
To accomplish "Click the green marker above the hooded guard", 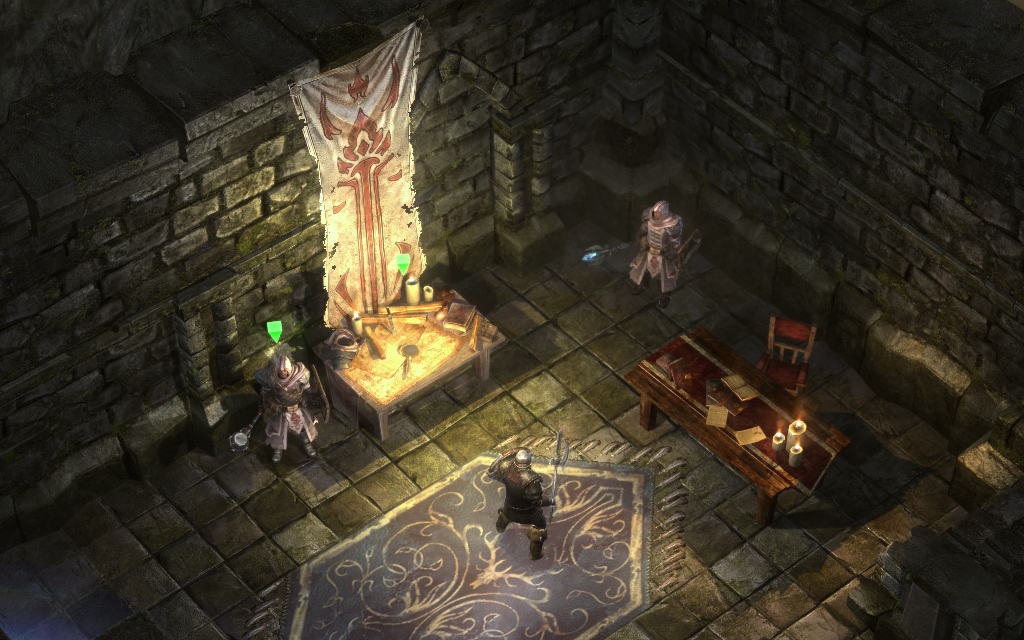I will pos(275,331).
